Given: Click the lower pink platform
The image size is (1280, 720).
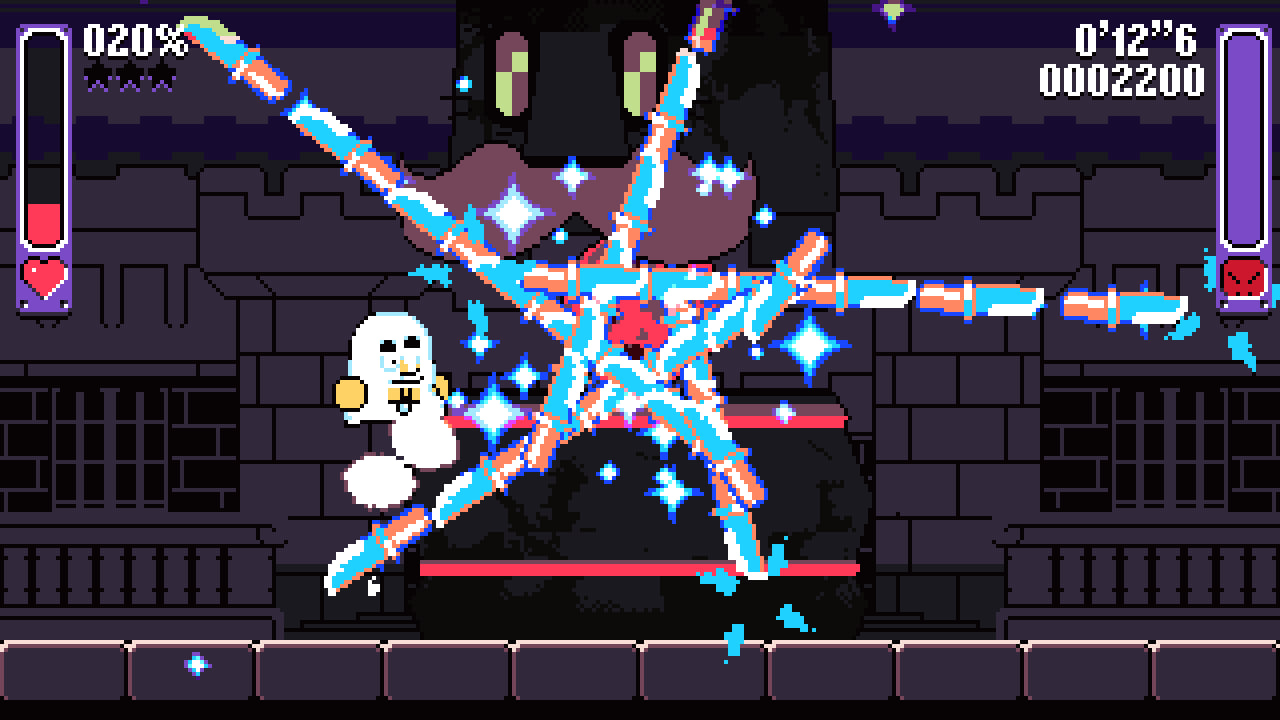Looking at the screenshot, I should coord(620,565).
